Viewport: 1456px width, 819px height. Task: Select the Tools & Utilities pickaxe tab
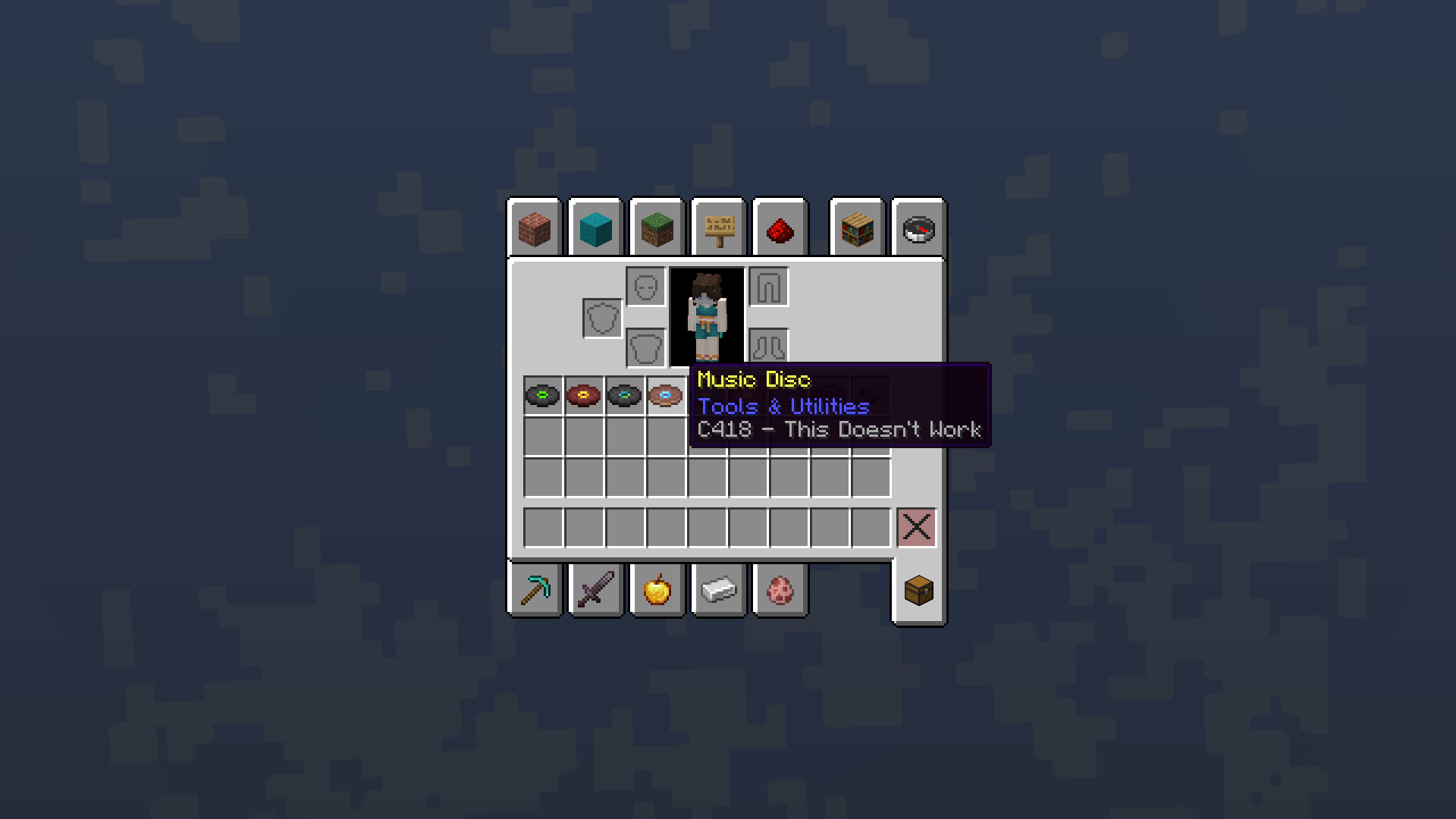click(535, 590)
